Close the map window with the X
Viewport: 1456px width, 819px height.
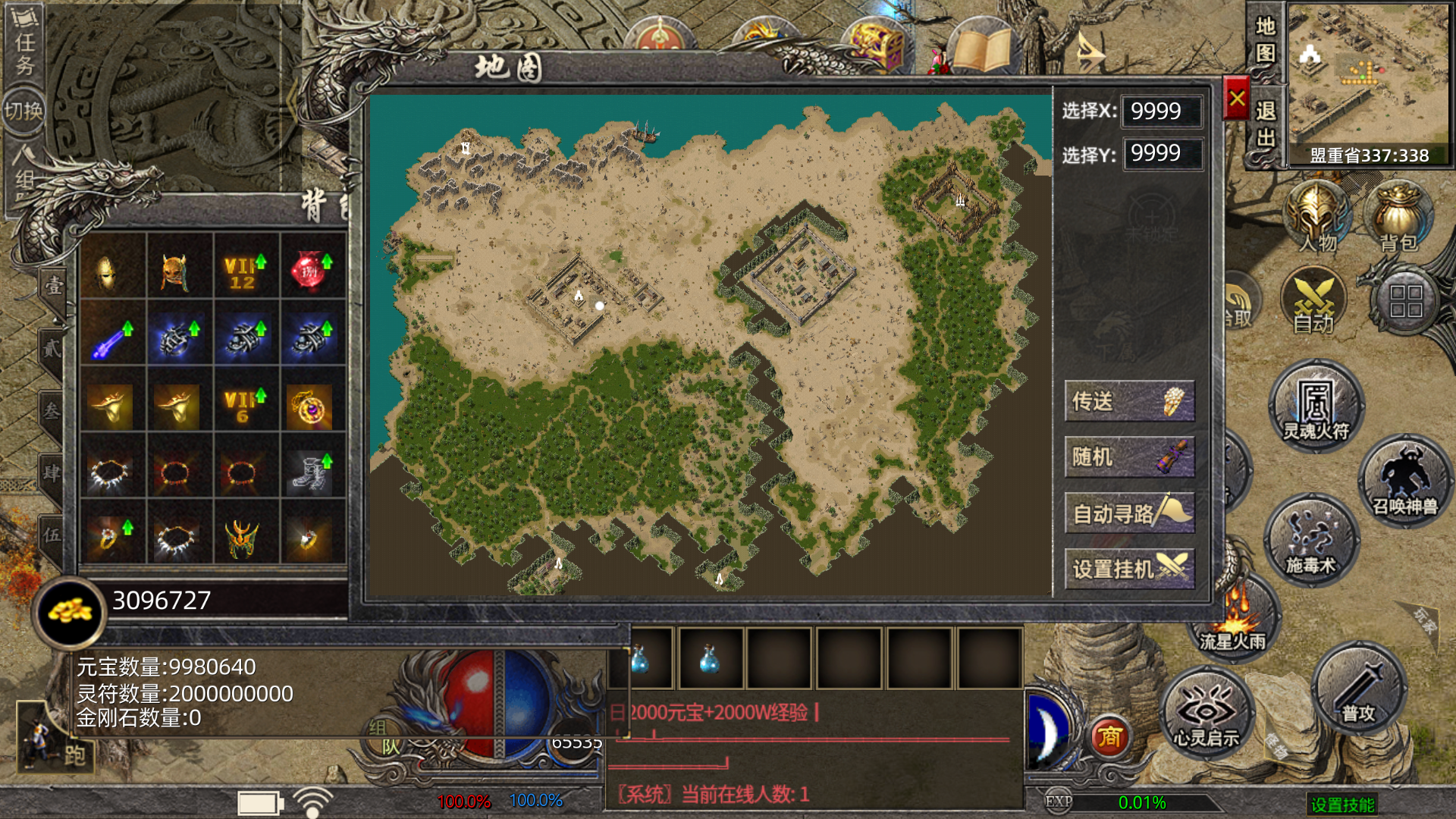1236,99
